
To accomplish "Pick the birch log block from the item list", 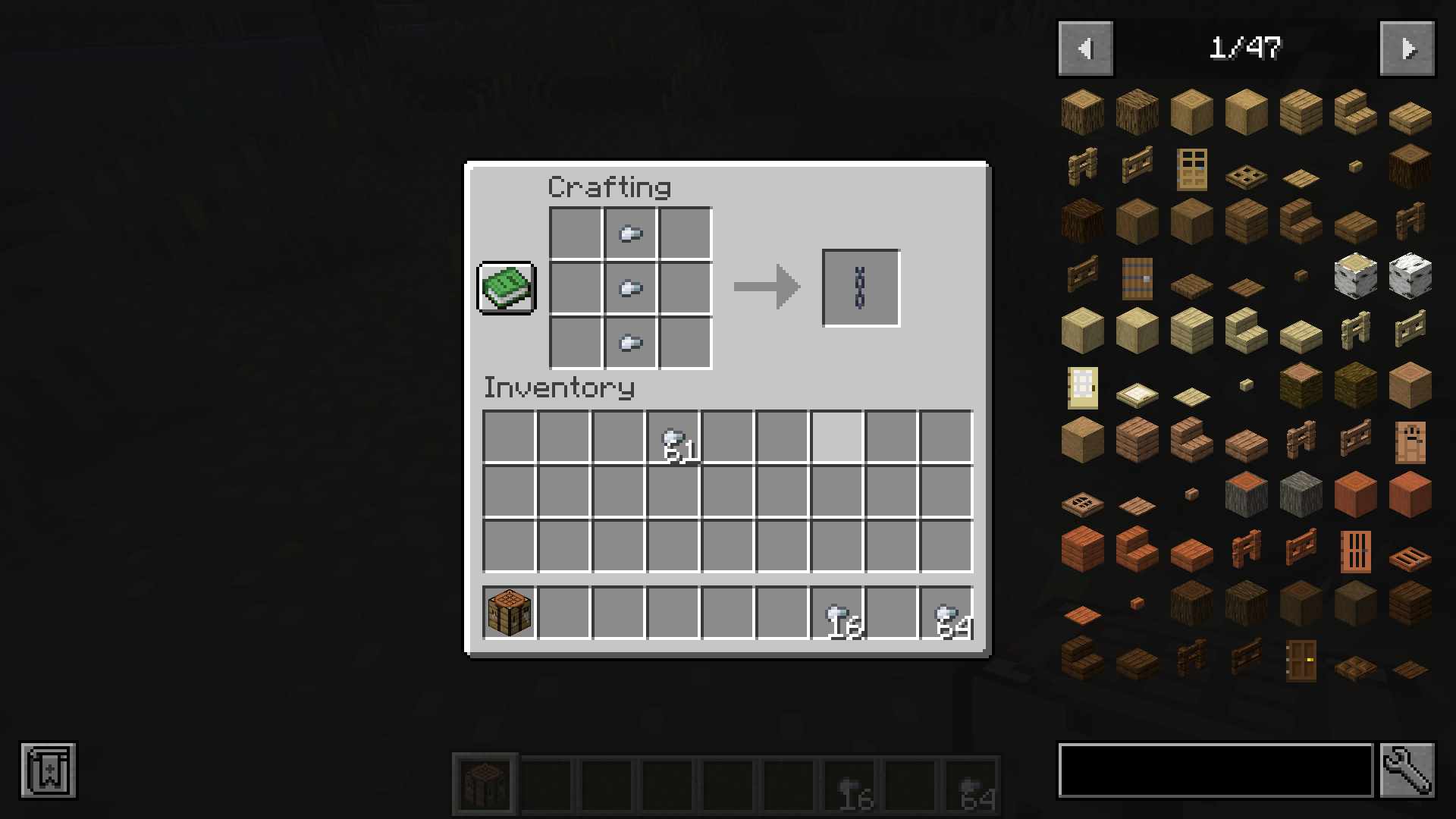I will pos(1355,275).
